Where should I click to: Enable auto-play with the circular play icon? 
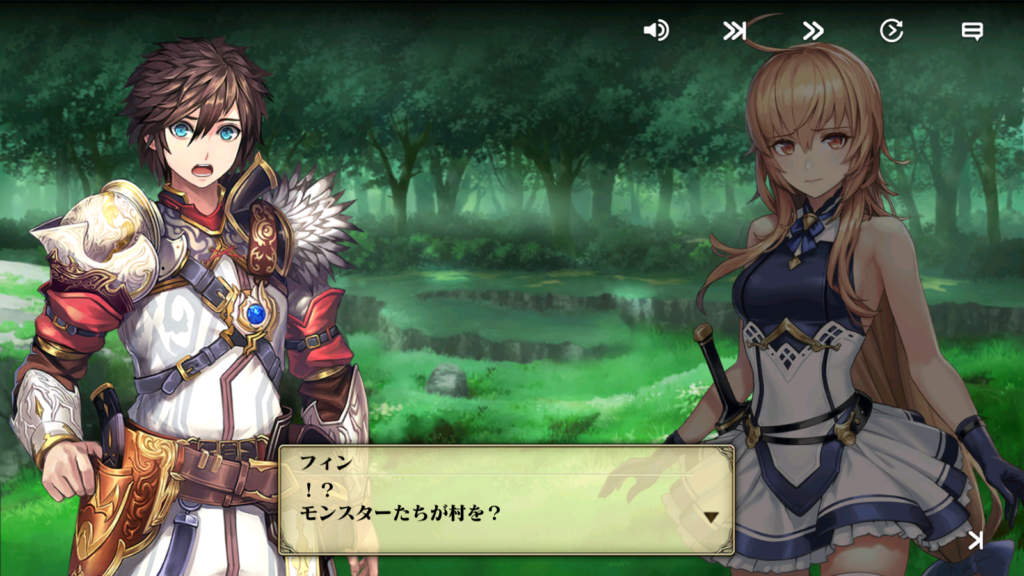891,31
